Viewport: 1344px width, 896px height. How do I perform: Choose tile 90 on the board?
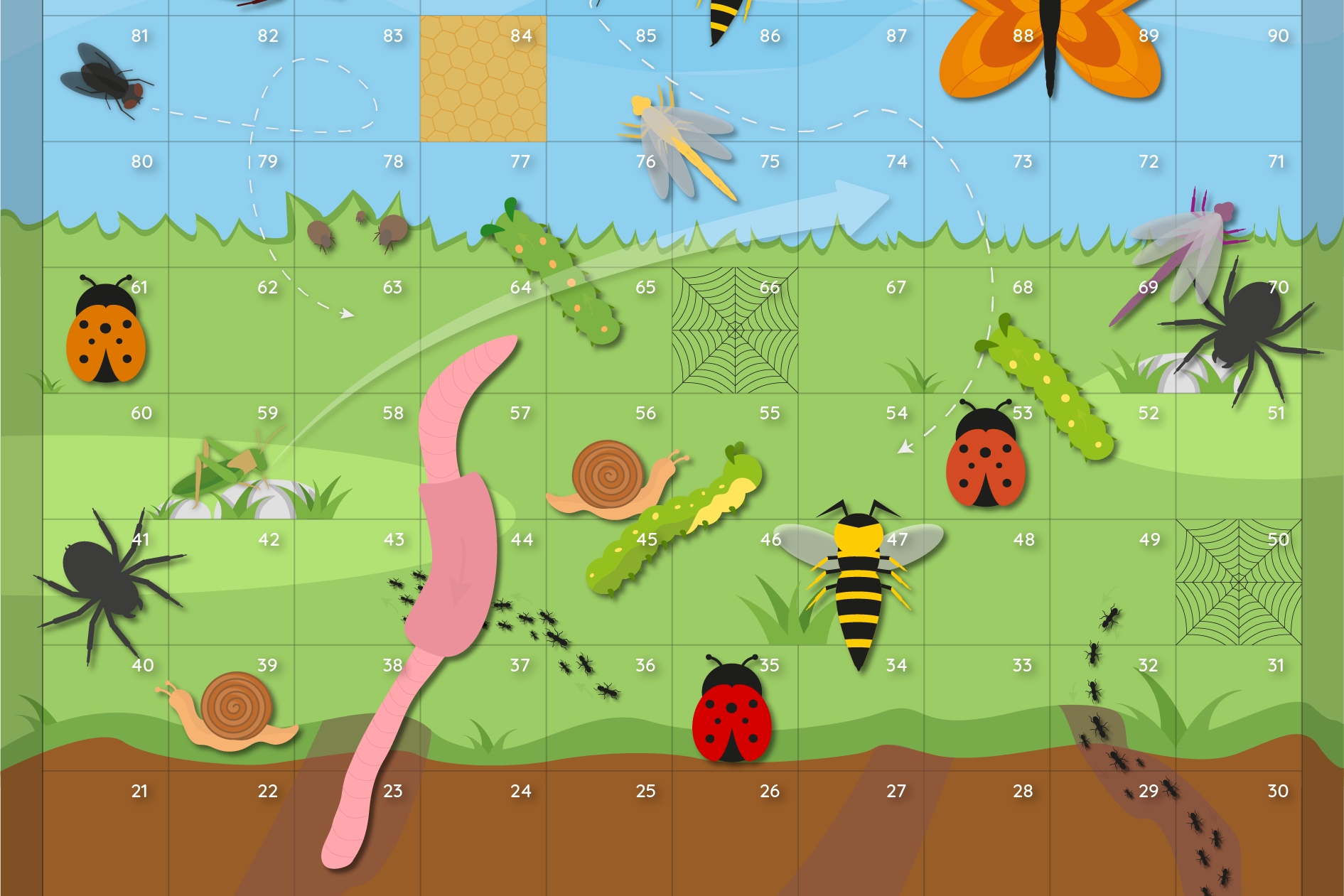[1239, 78]
